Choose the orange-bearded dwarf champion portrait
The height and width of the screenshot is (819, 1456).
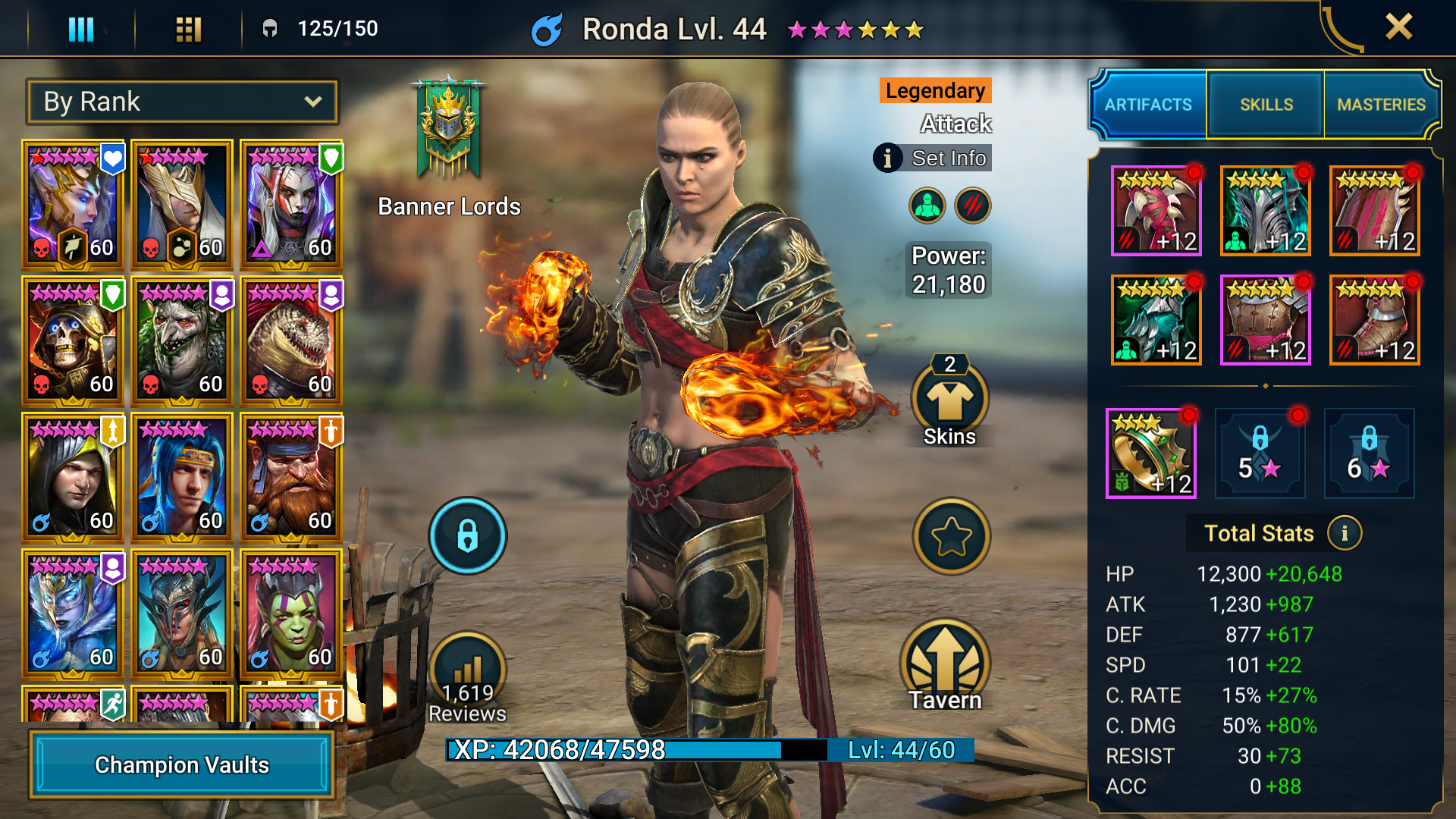tap(291, 478)
